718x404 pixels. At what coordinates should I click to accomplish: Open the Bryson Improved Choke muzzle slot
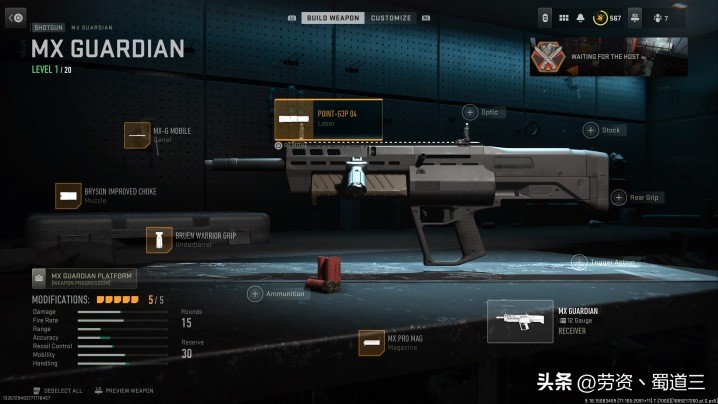(69, 196)
